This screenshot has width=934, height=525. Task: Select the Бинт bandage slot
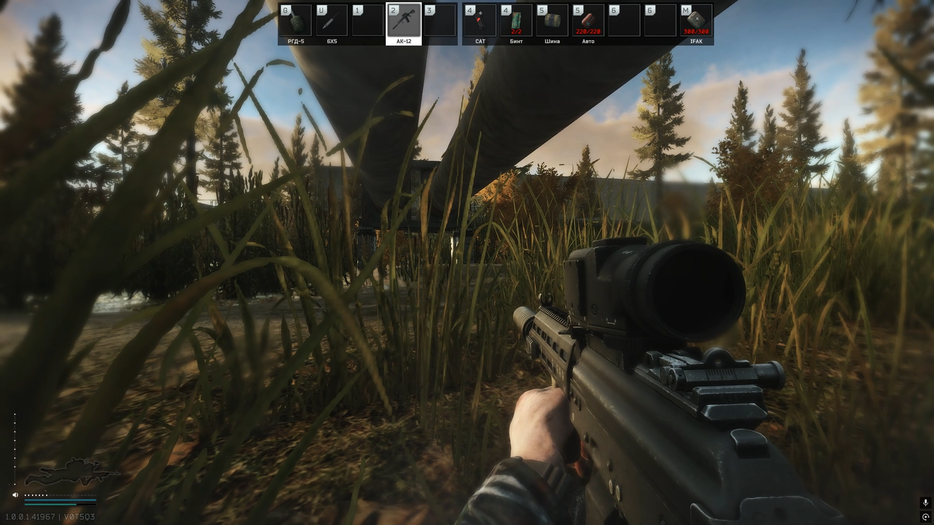(x=515, y=22)
